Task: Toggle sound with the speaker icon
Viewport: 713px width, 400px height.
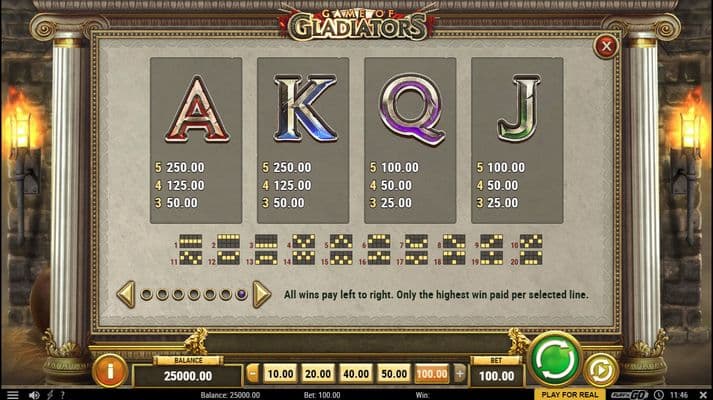Action: 33,394
